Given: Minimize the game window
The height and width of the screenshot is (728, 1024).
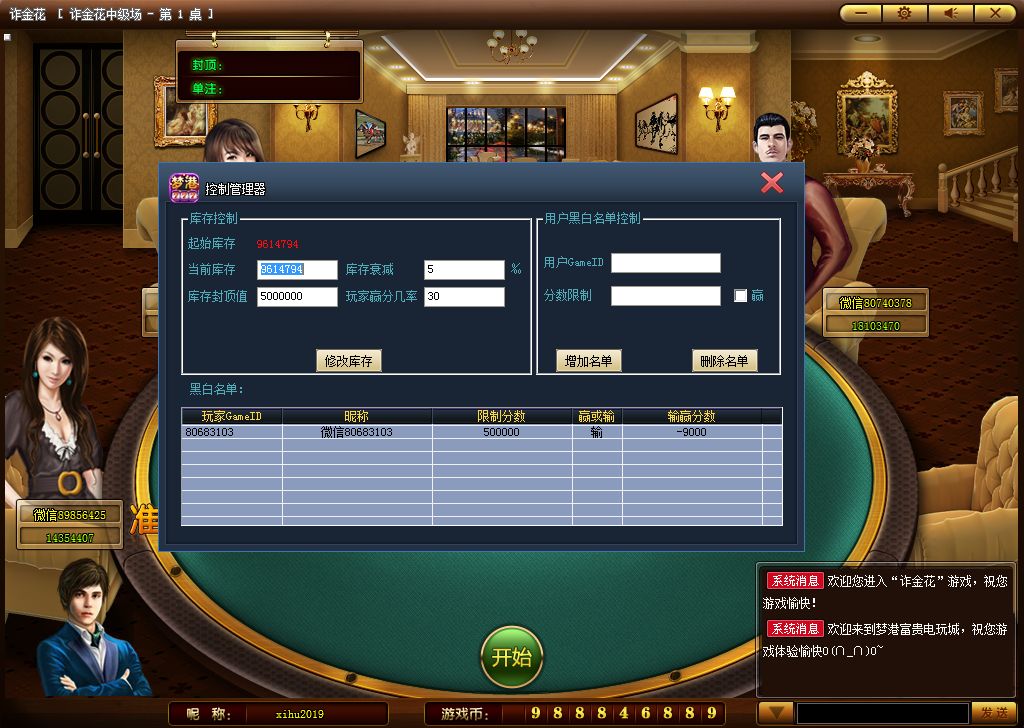Looking at the screenshot, I should tap(860, 13).
